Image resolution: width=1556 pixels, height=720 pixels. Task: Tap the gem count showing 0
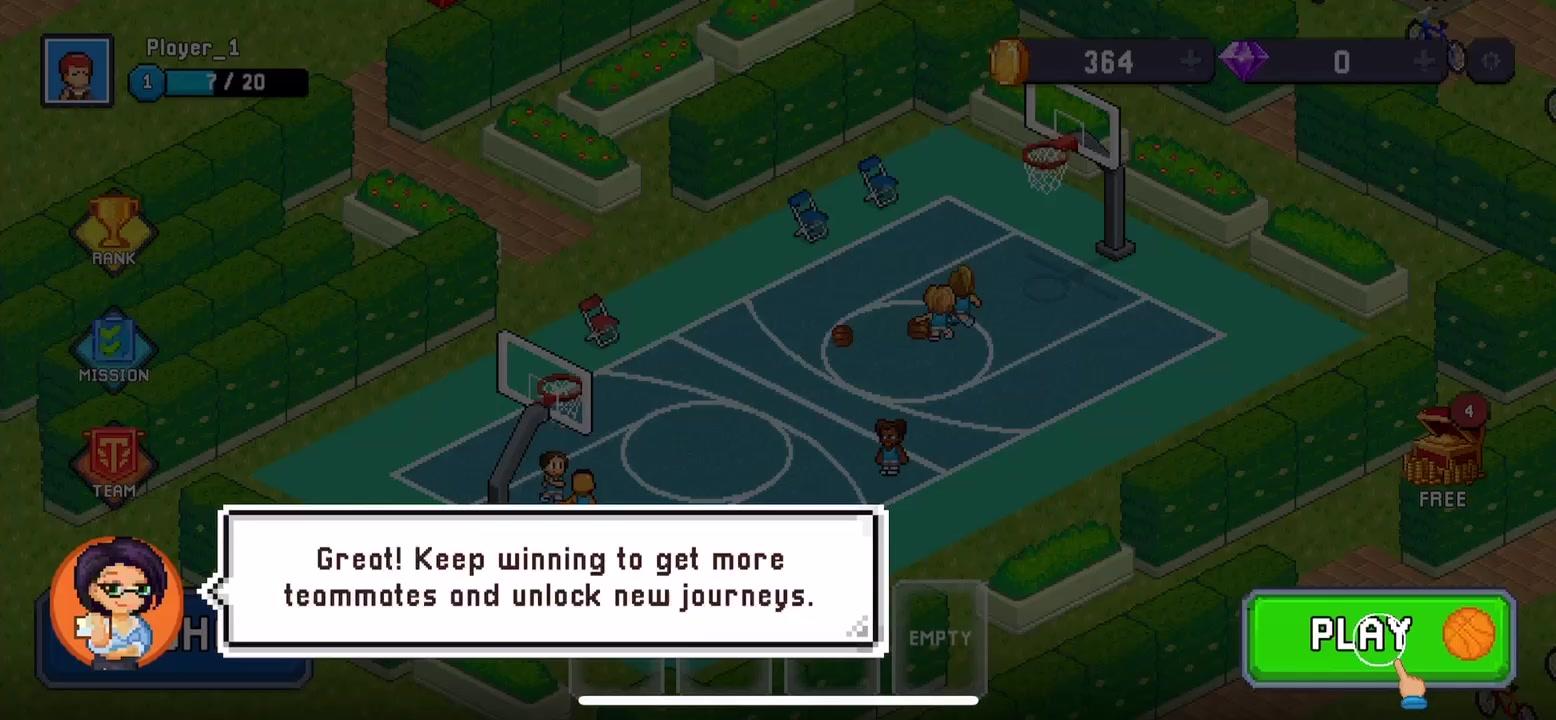click(1341, 61)
